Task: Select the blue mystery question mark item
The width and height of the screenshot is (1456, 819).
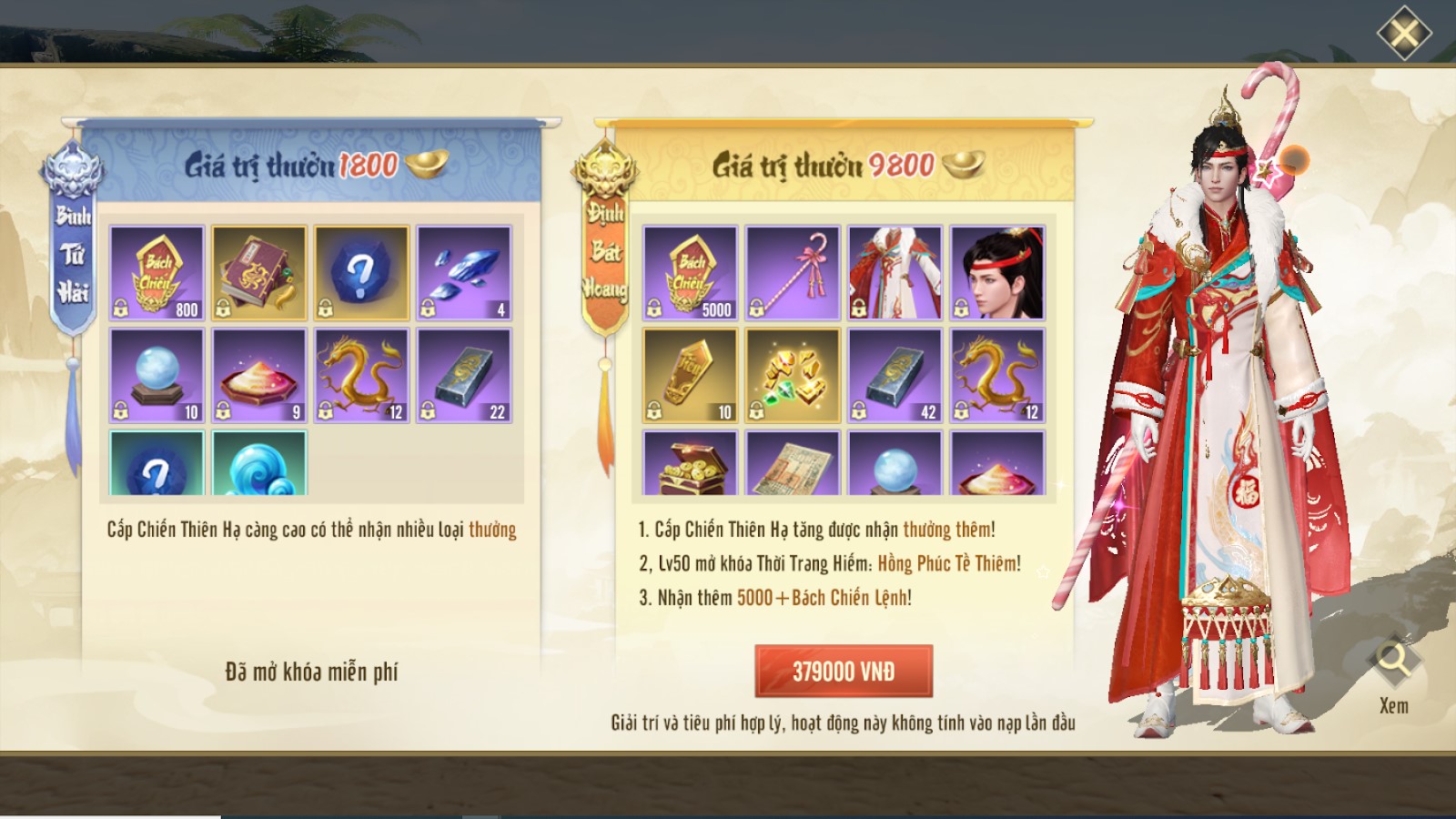Action: (360, 273)
